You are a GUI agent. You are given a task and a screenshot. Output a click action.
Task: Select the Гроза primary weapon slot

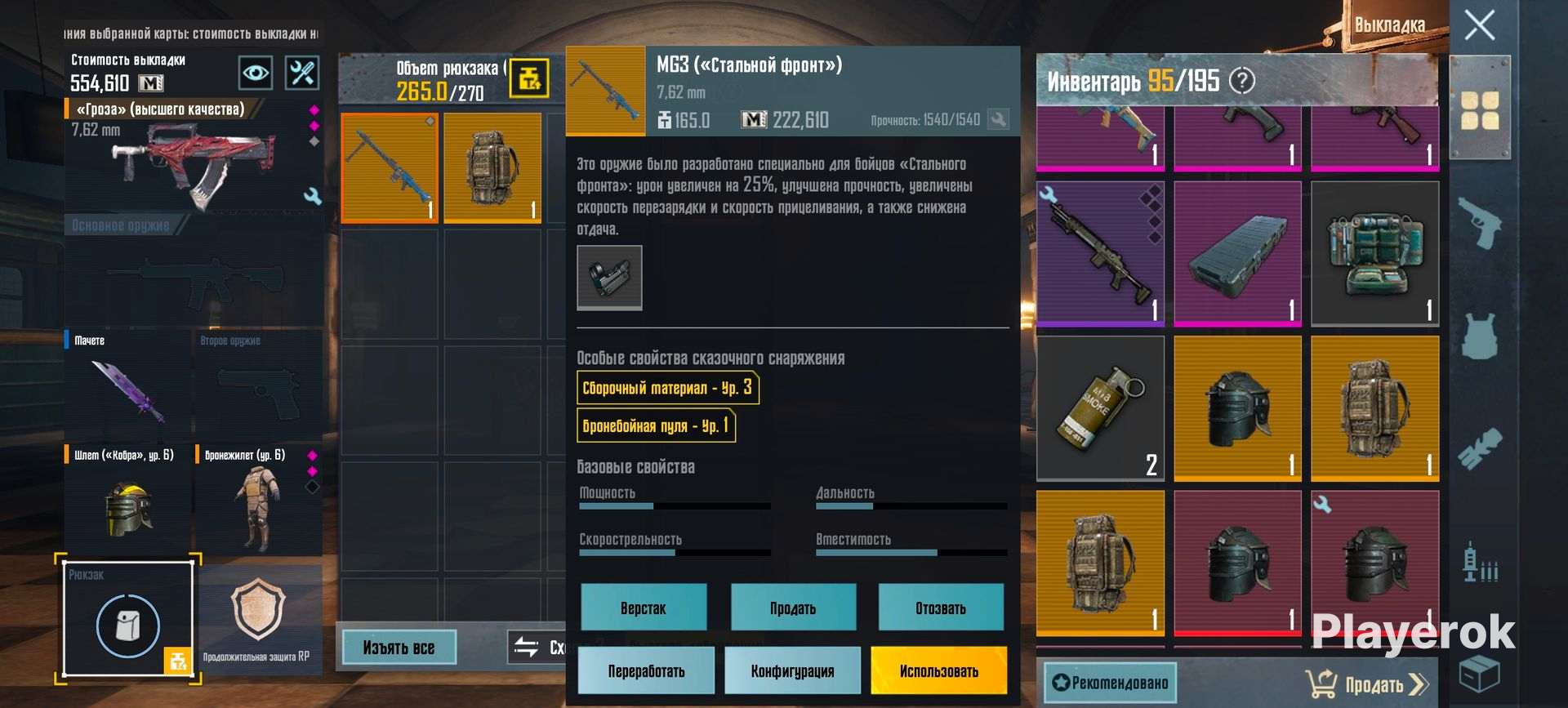click(x=194, y=155)
